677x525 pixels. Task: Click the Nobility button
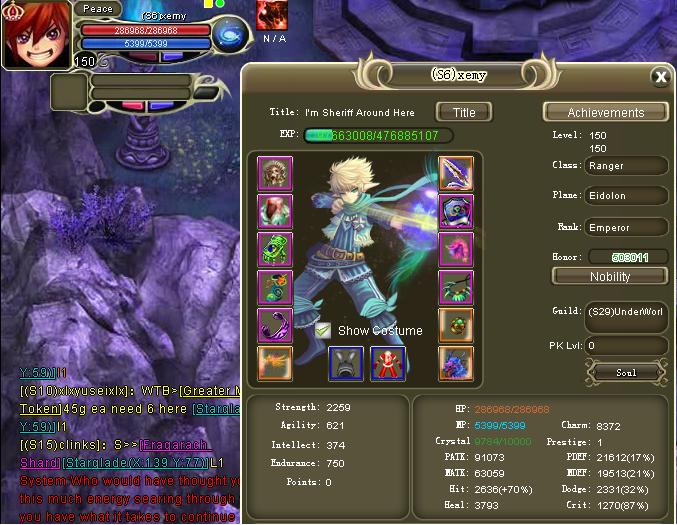(611, 276)
